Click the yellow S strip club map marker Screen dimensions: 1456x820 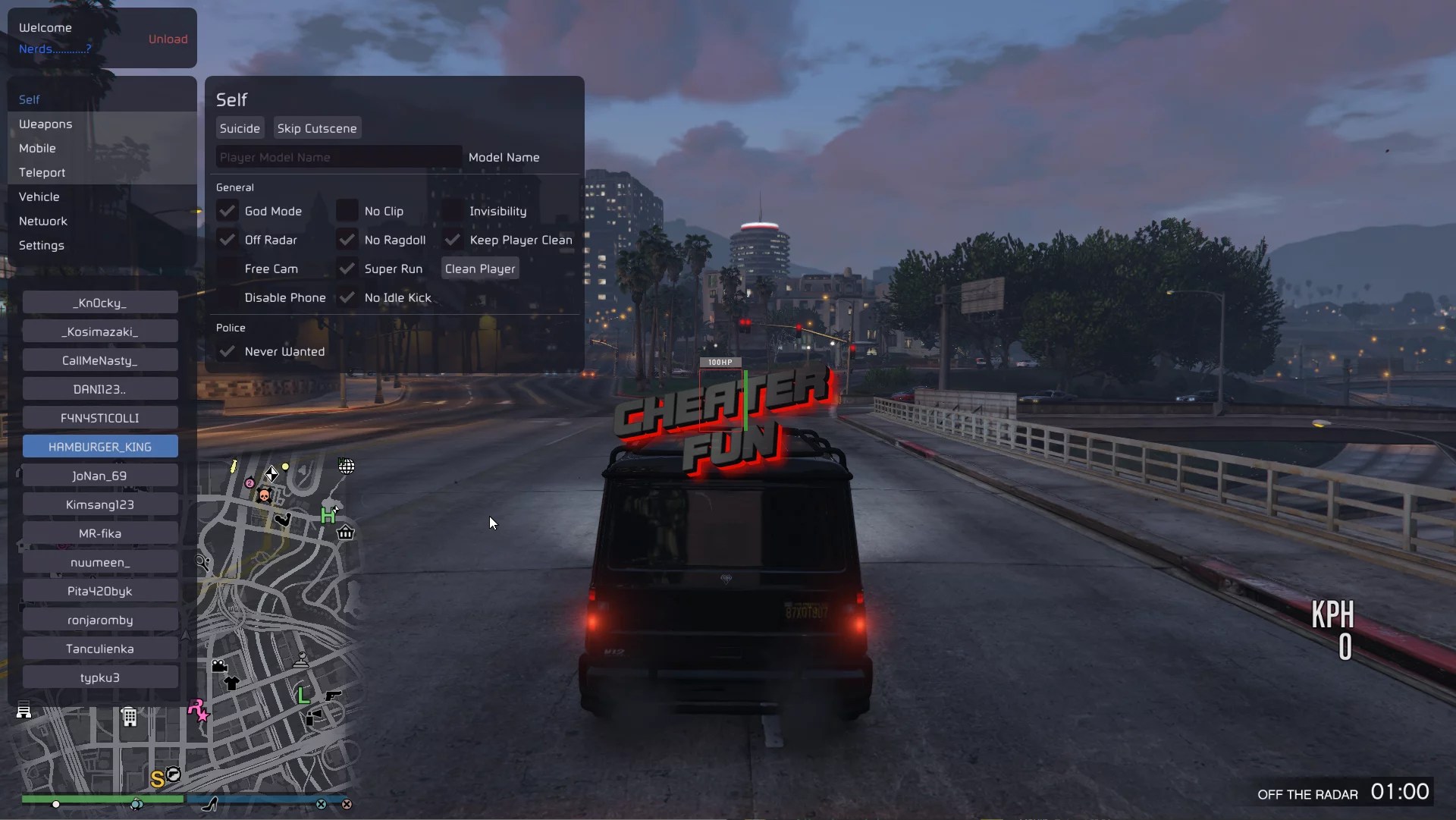coord(158,779)
